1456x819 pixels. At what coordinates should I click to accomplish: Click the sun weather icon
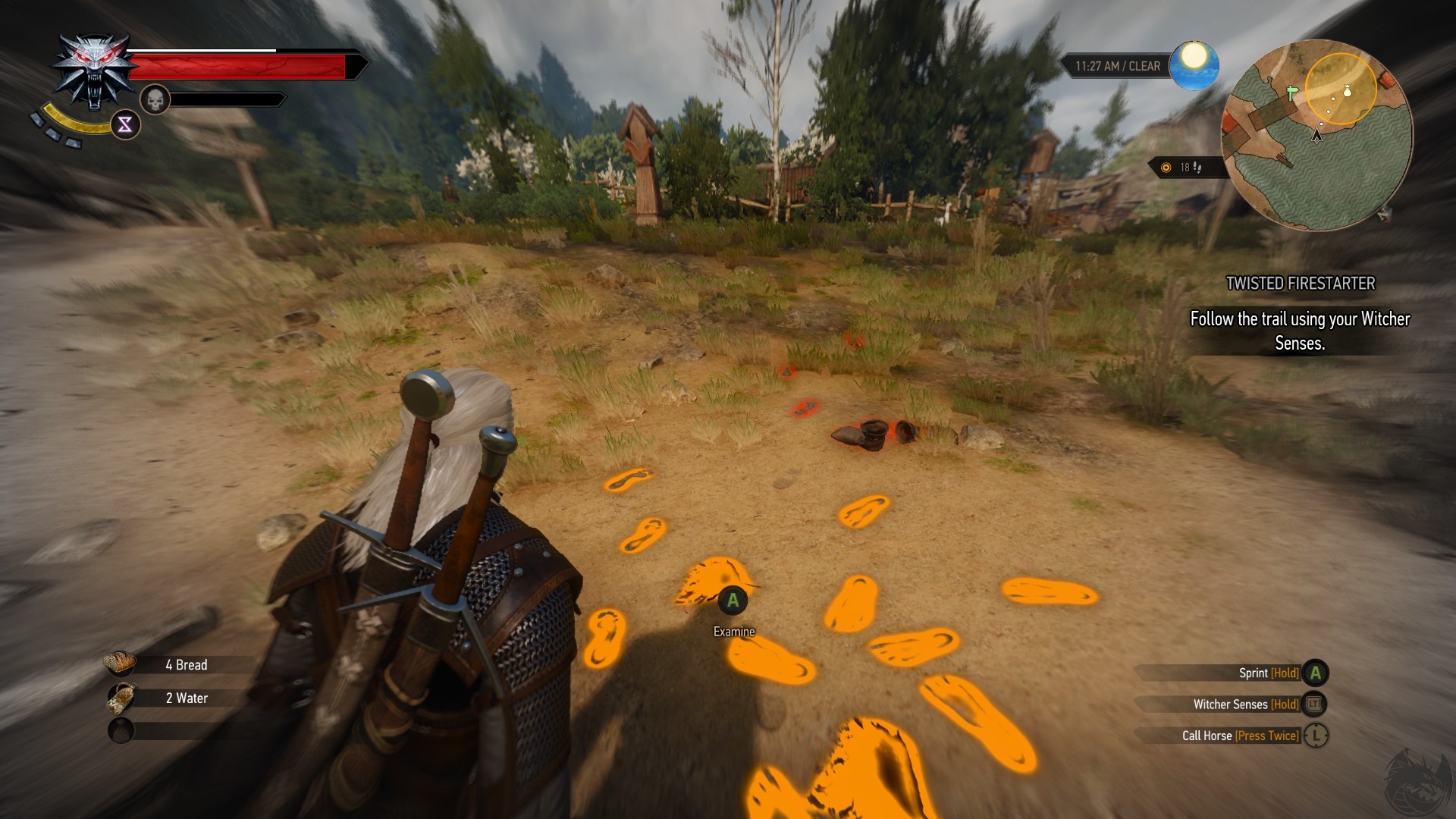point(1194,64)
